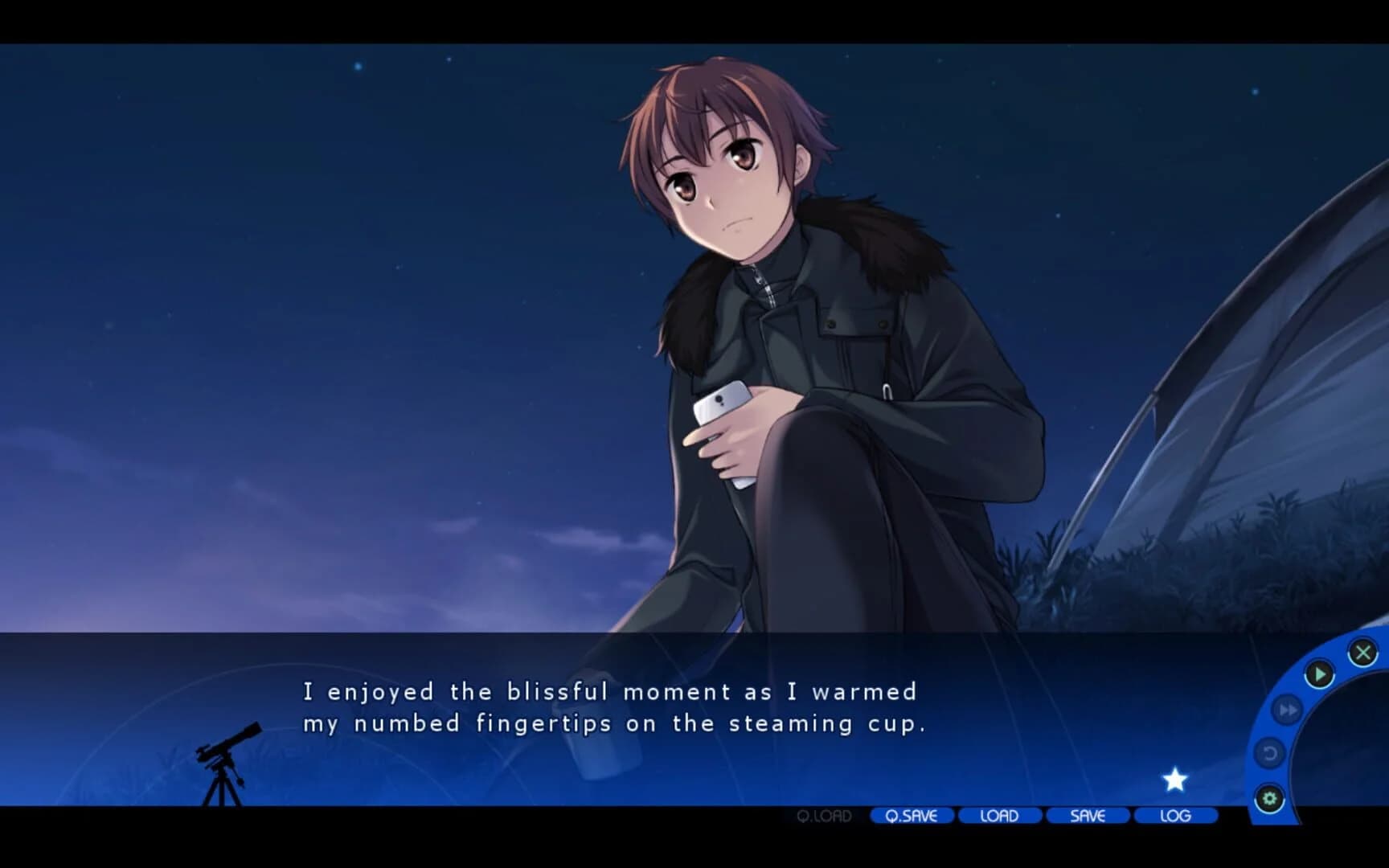The image size is (1389, 868).
Task: Click the glowing star bookmark icon
Action: 1176,778
